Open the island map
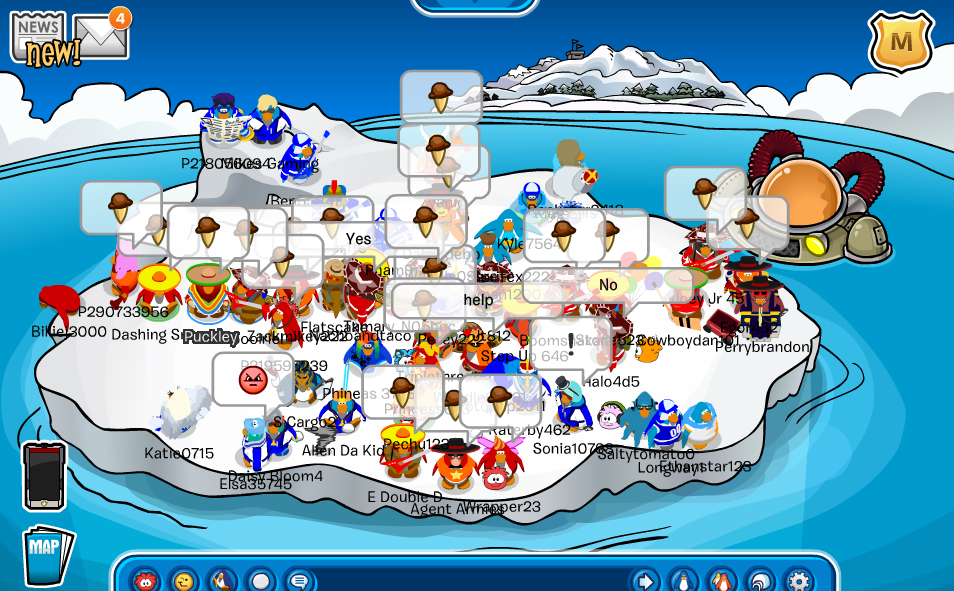Image resolution: width=954 pixels, height=591 pixels. 47,550
